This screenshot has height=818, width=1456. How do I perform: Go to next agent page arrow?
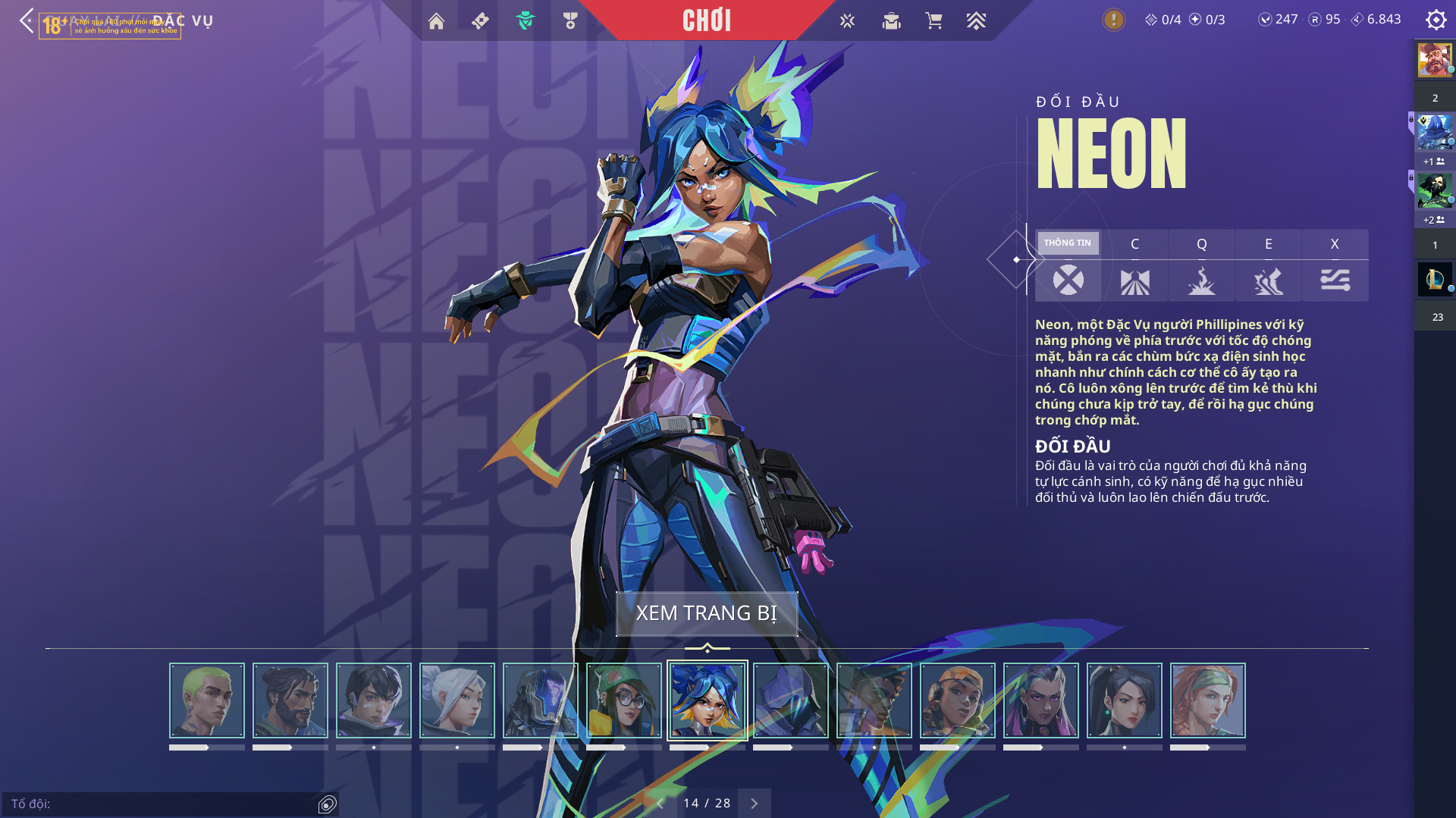755,804
